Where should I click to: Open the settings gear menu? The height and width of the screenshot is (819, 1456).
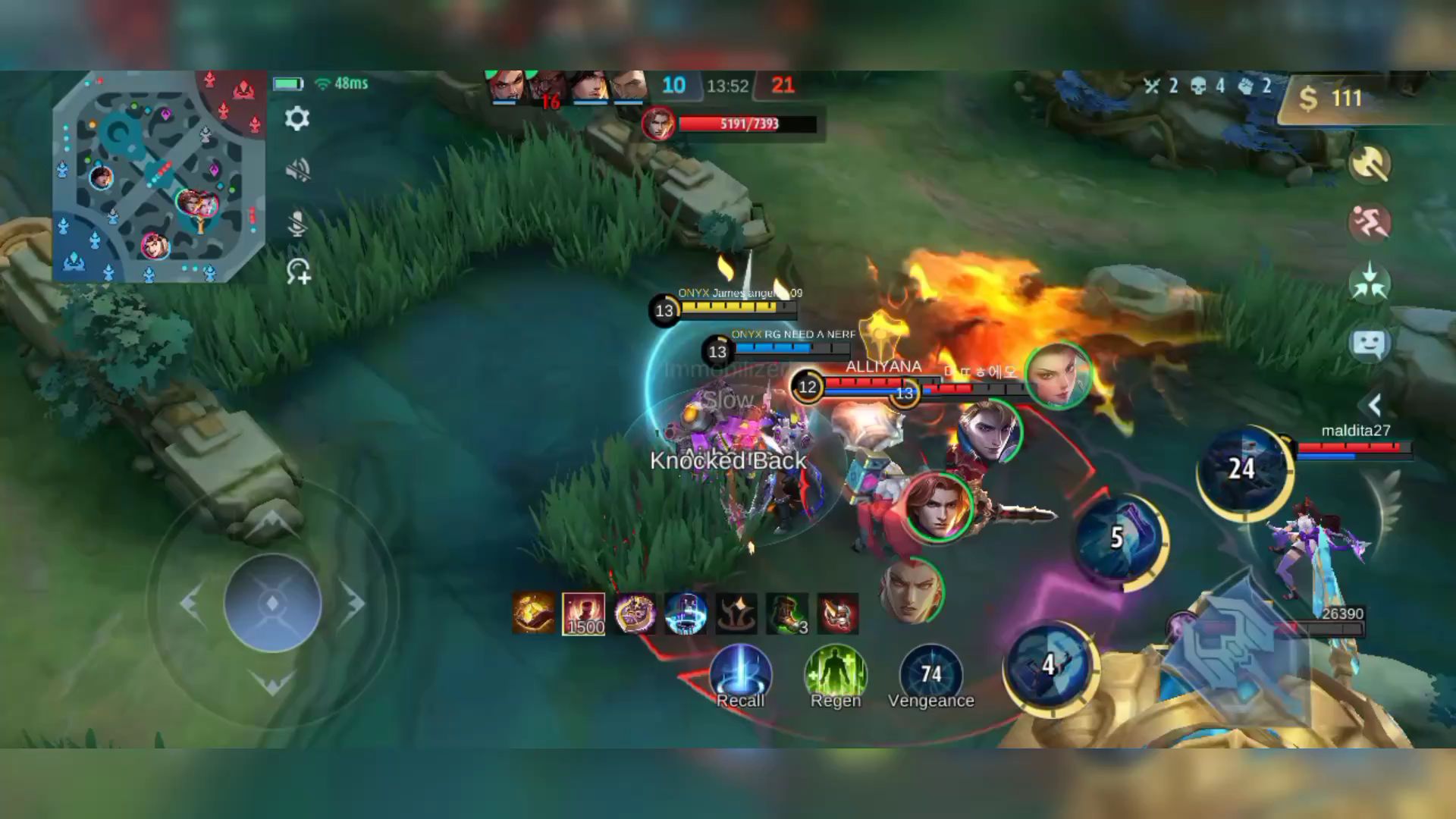(297, 118)
